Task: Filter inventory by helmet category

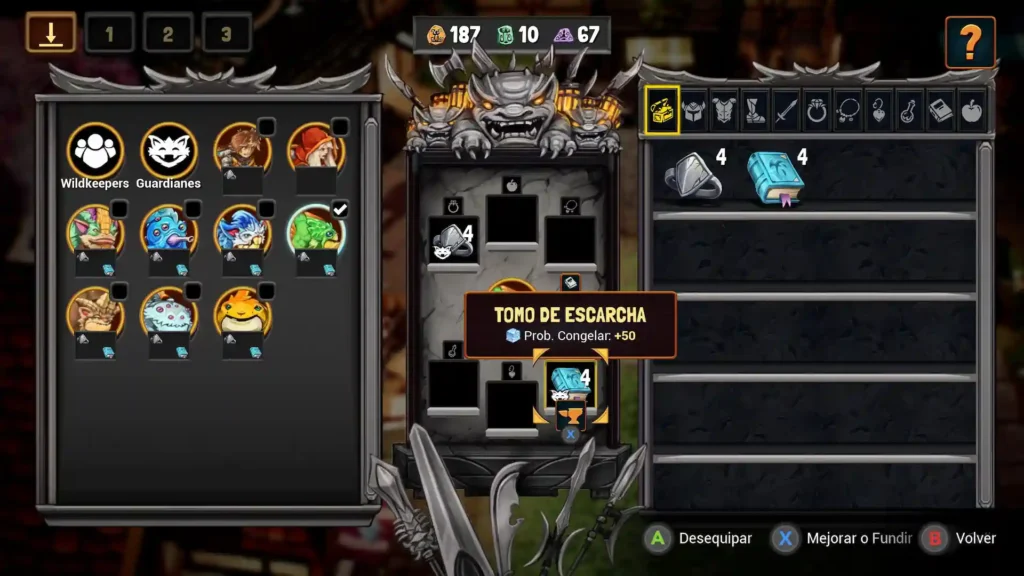Action: pyautogui.click(x=693, y=109)
